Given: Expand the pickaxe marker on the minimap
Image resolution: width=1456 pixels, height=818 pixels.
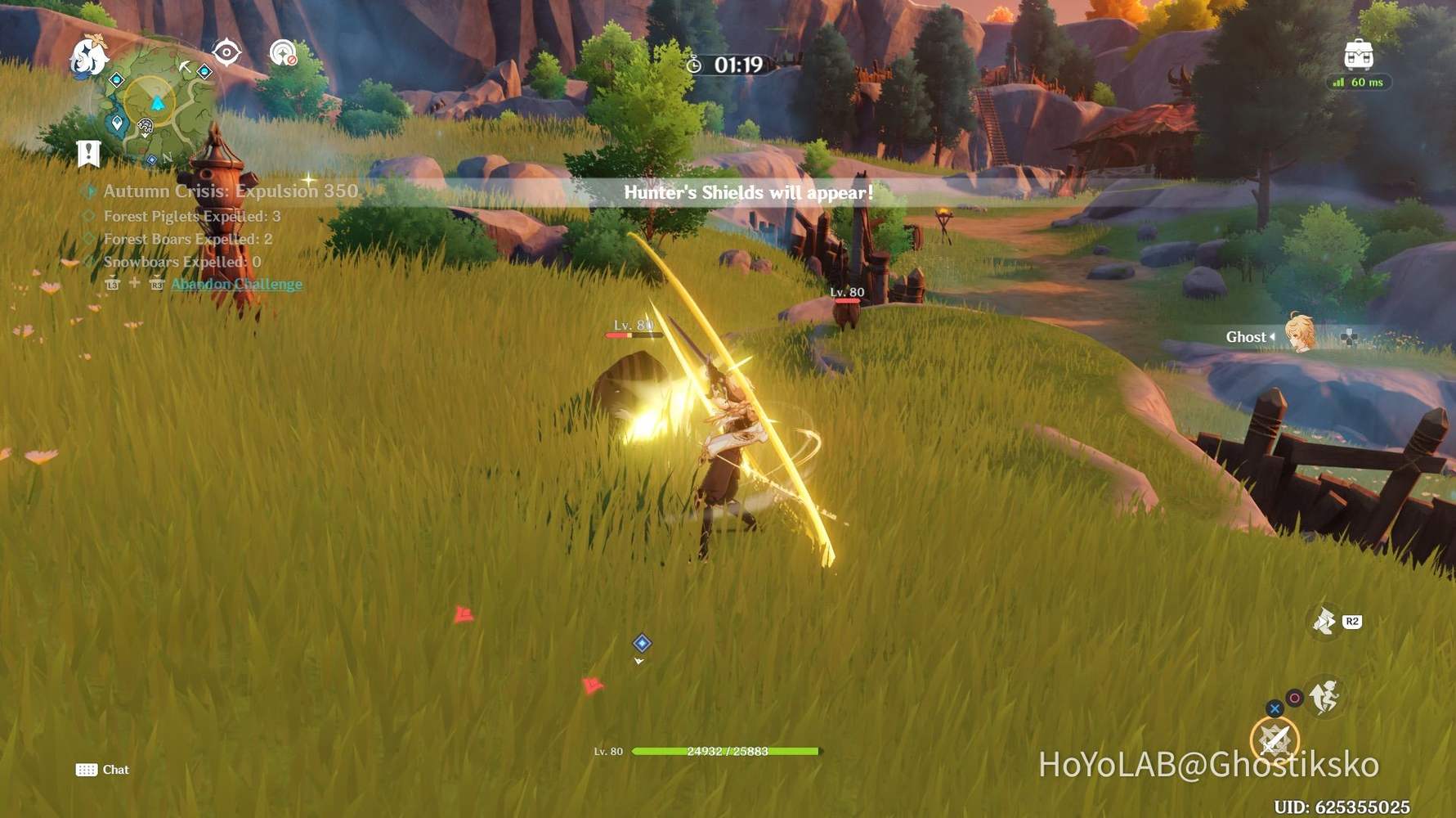Looking at the screenshot, I should (x=186, y=66).
